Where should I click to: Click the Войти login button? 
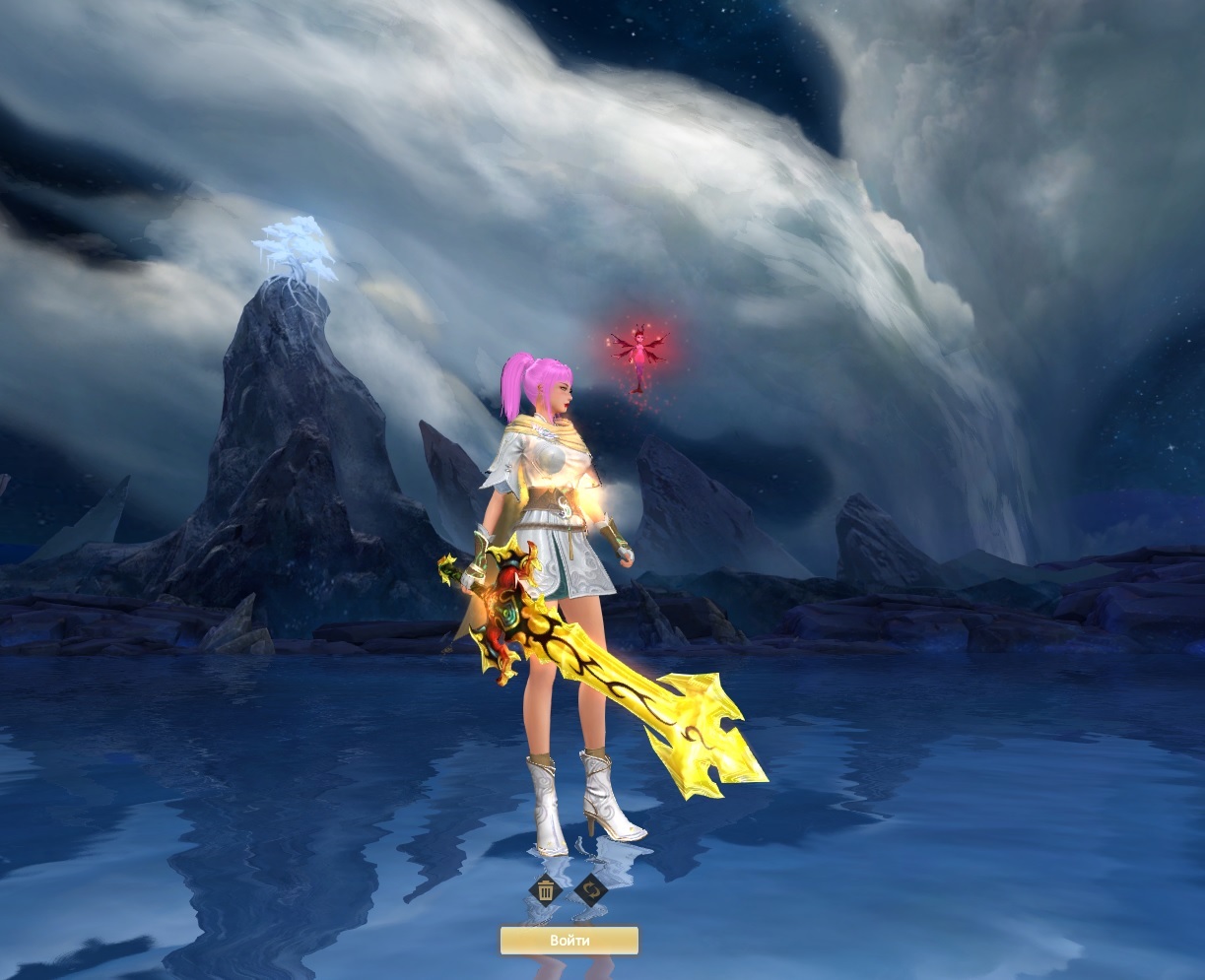[569, 941]
